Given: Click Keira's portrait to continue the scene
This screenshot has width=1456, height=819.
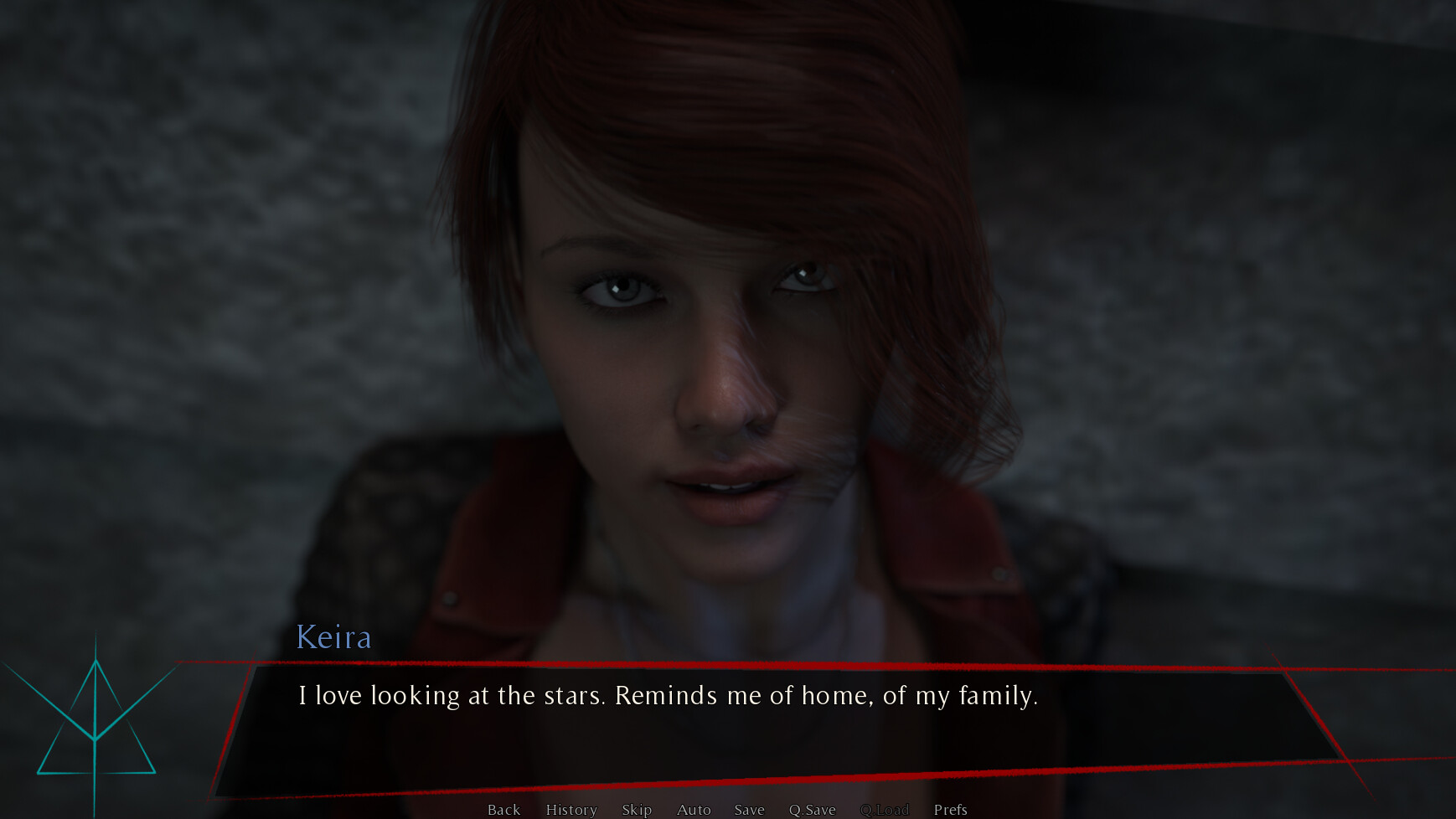Looking at the screenshot, I should 712,335.
